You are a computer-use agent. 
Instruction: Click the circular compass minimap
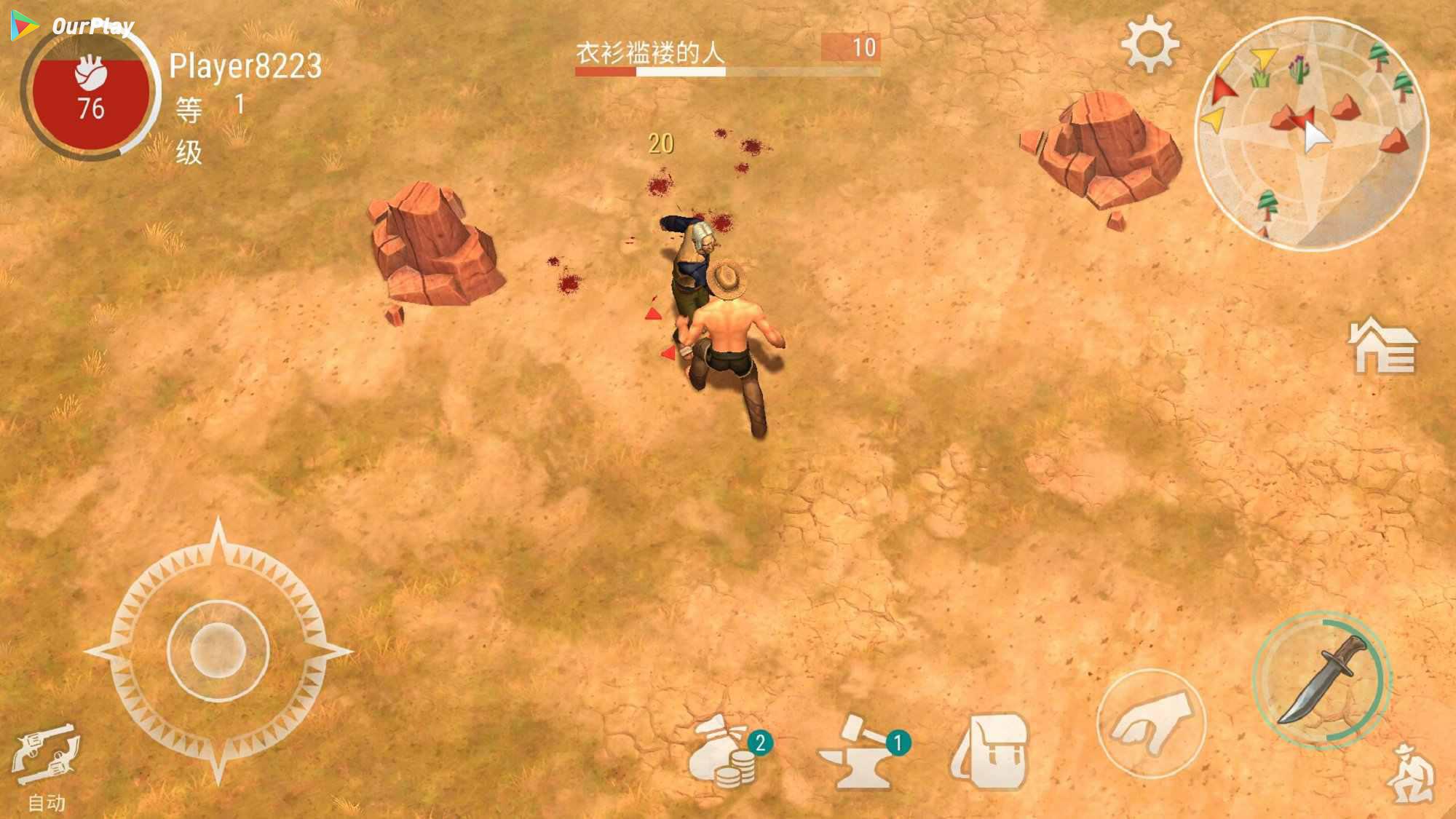click(x=1312, y=134)
